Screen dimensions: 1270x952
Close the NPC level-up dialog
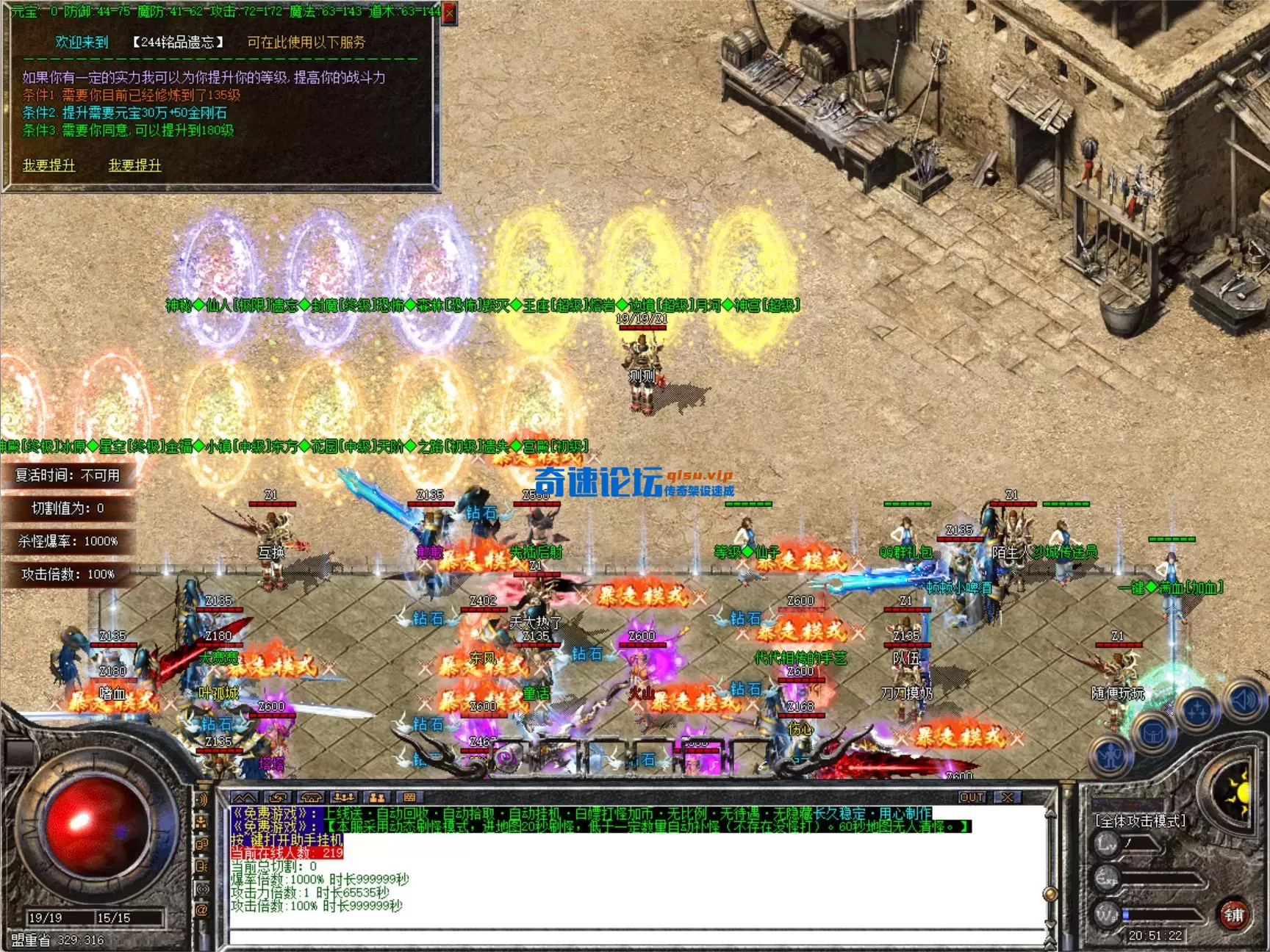450,12
